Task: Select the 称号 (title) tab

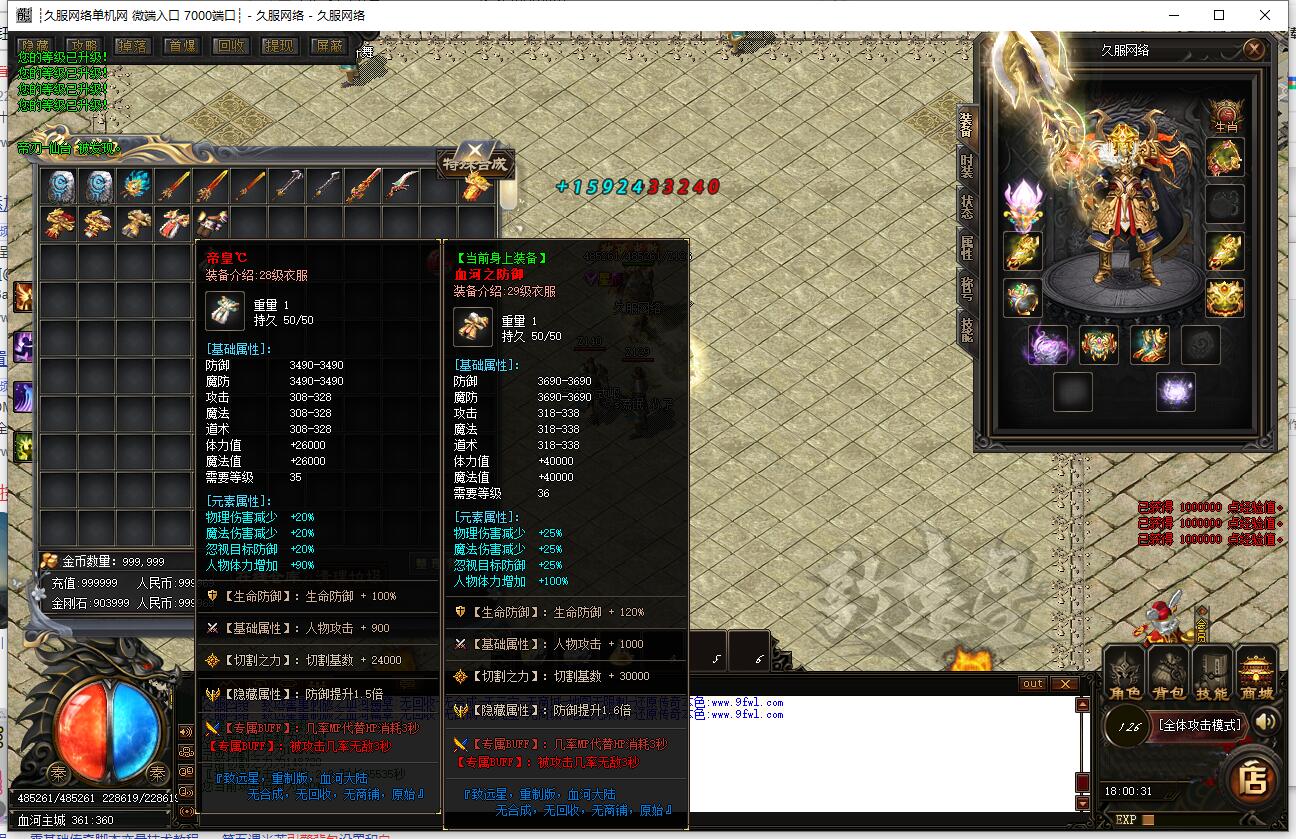Action: [966, 287]
